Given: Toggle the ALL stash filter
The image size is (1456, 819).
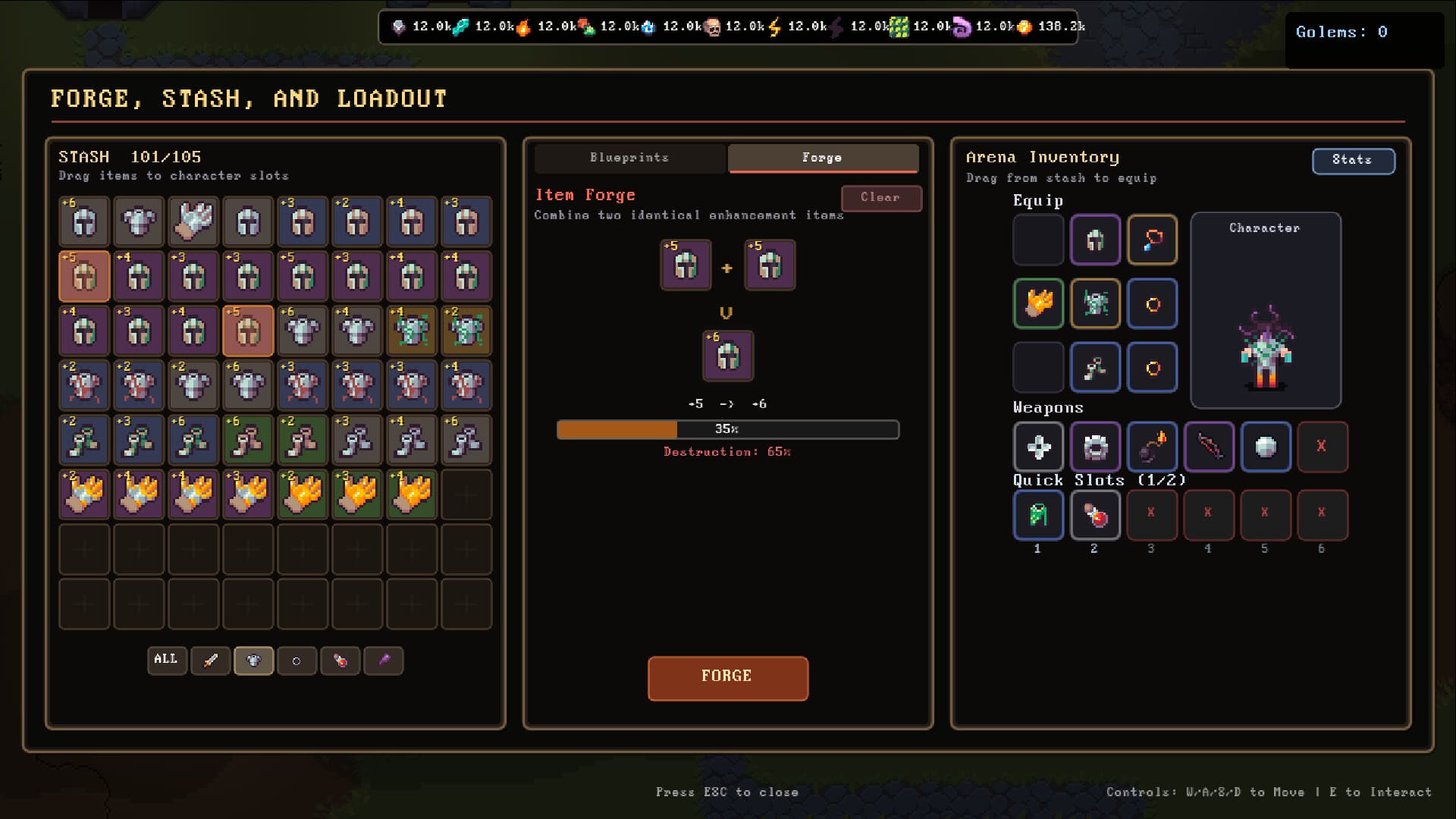Looking at the screenshot, I should pos(167,661).
